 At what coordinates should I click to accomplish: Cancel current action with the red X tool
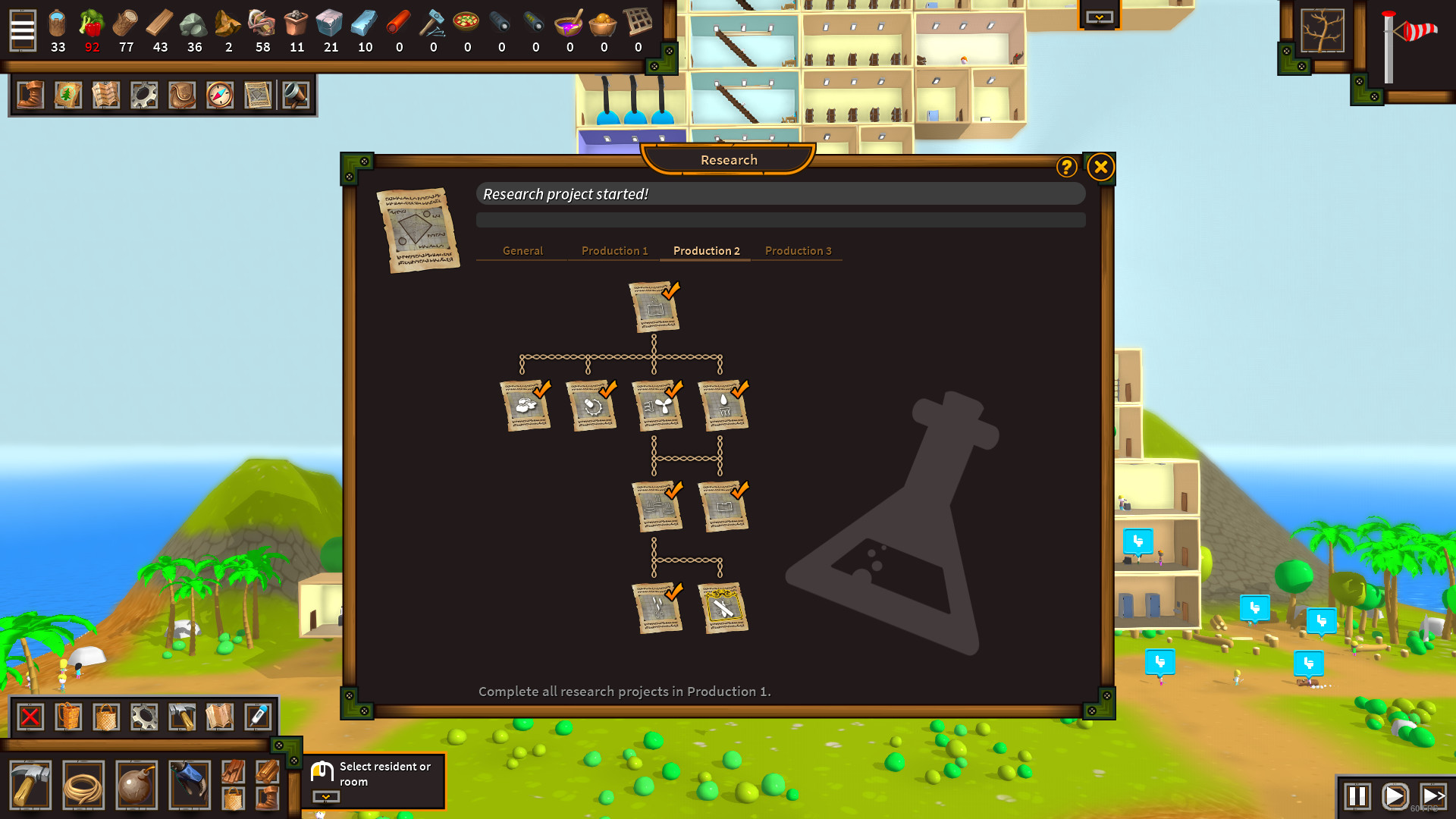pos(30,717)
